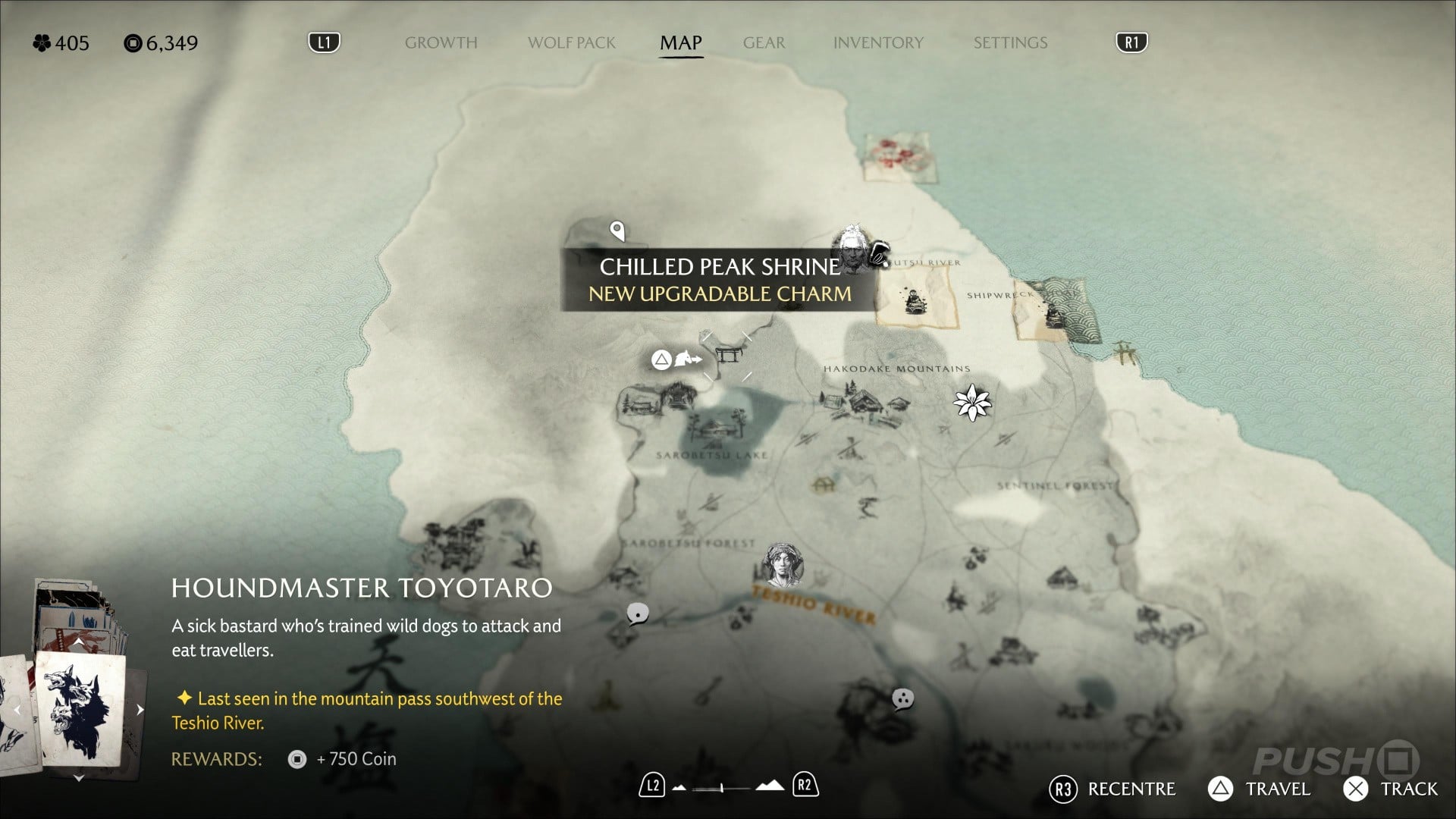This screenshot has width=1456, height=819.
Task: Go to the Gear tab
Action: click(764, 42)
